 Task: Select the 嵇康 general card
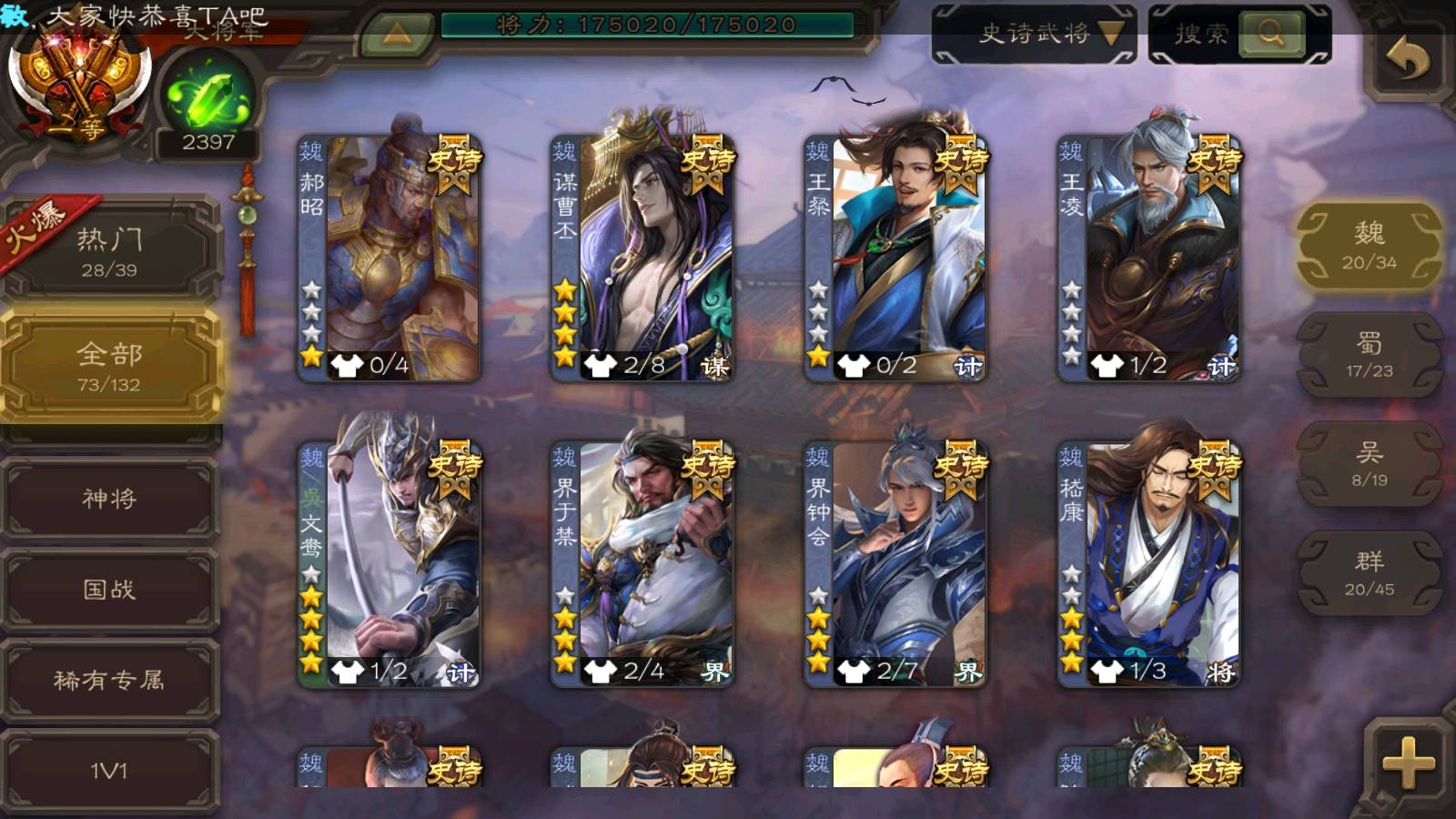click(1148, 564)
